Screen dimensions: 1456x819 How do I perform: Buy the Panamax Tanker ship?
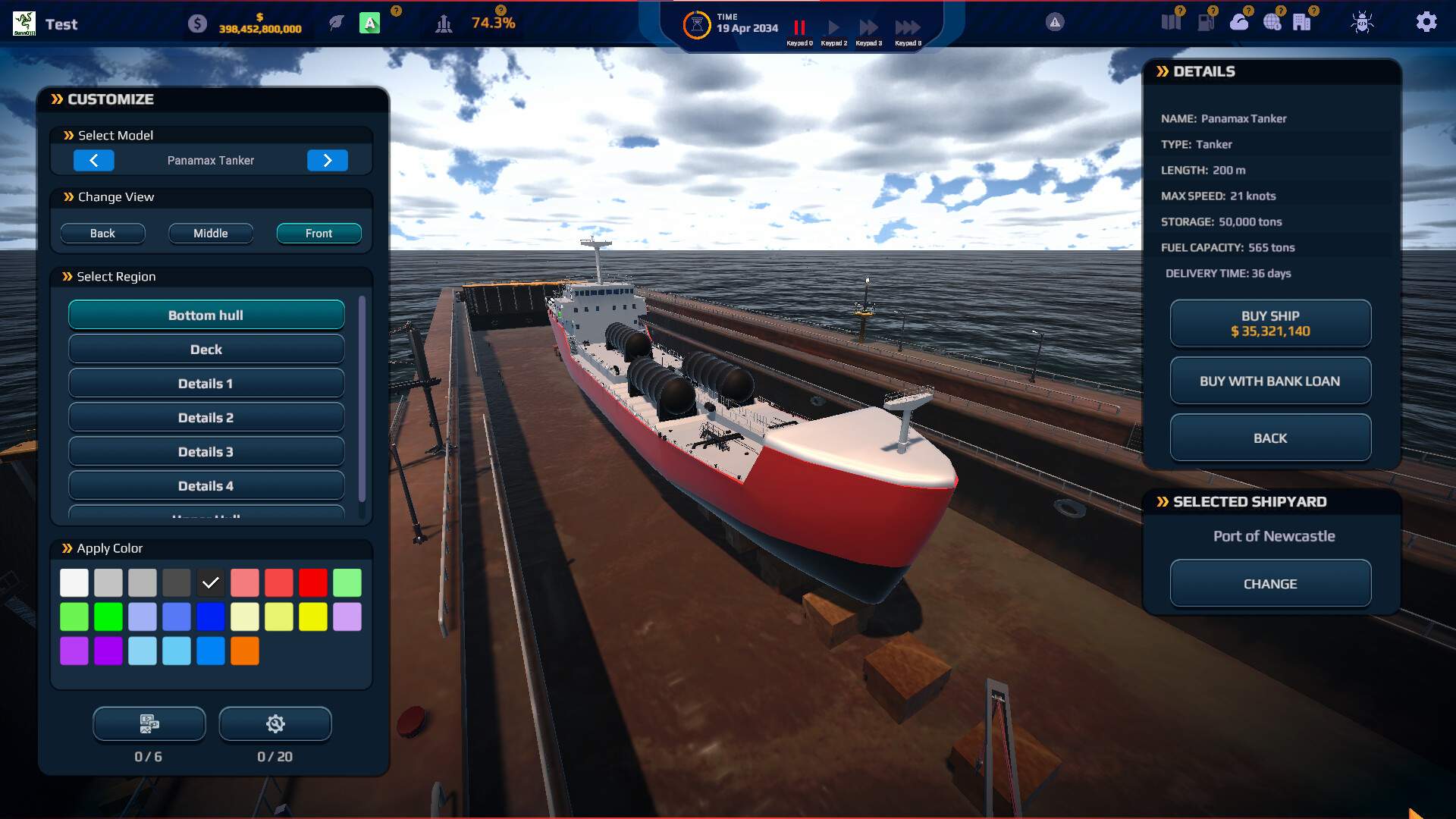(1270, 323)
